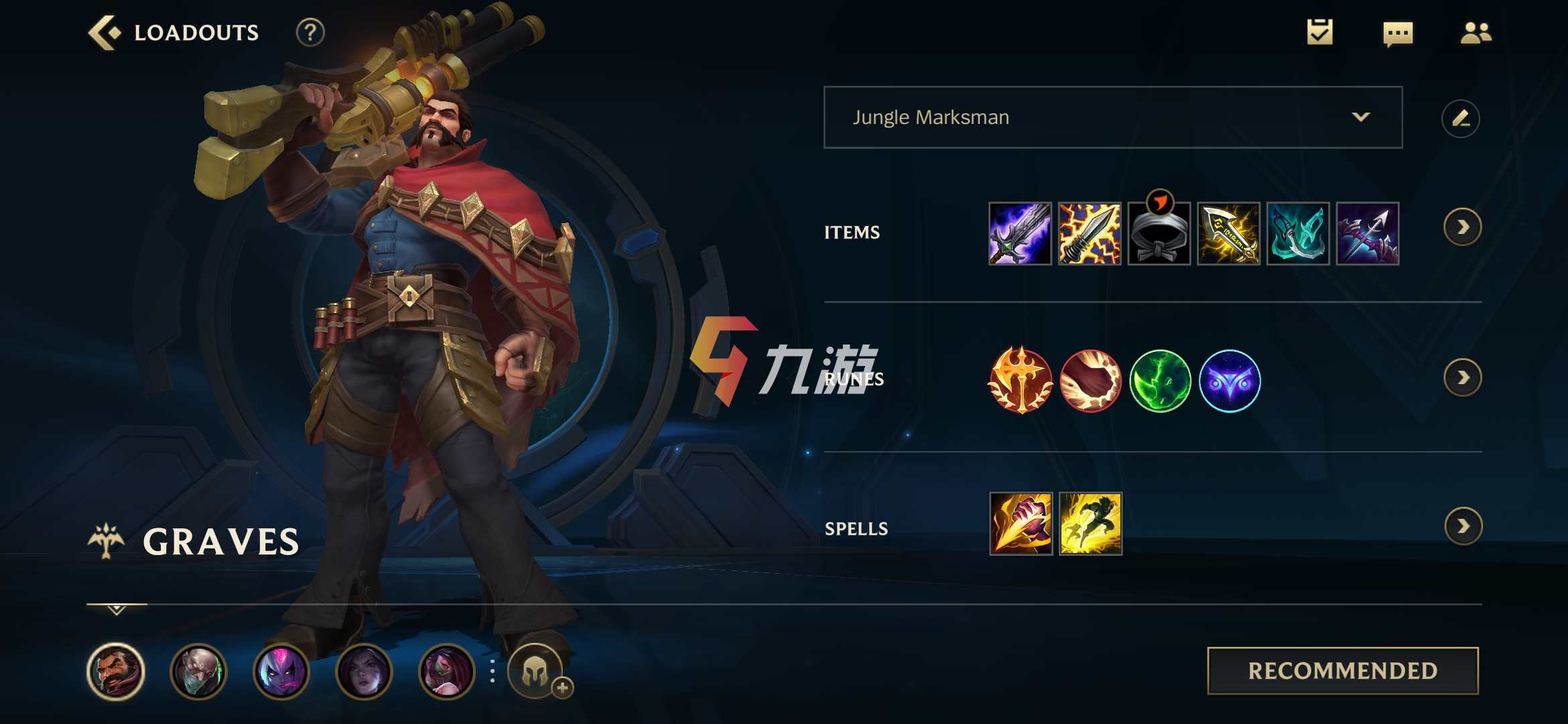Screen dimensions: 1568x724
Task: Open the friends list icon
Action: [x=1476, y=33]
